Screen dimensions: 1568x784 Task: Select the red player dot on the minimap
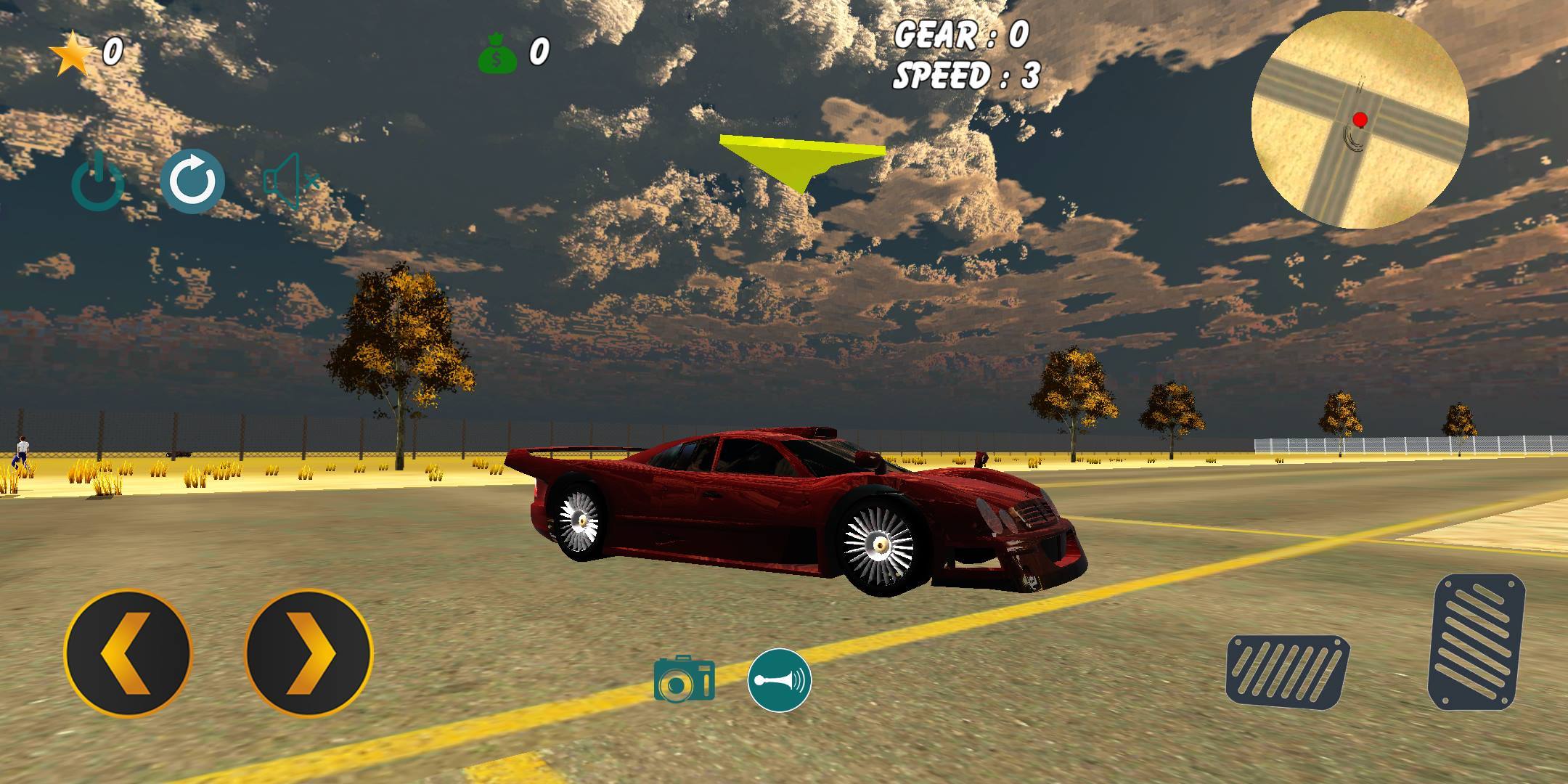pyautogui.click(x=1361, y=119)
